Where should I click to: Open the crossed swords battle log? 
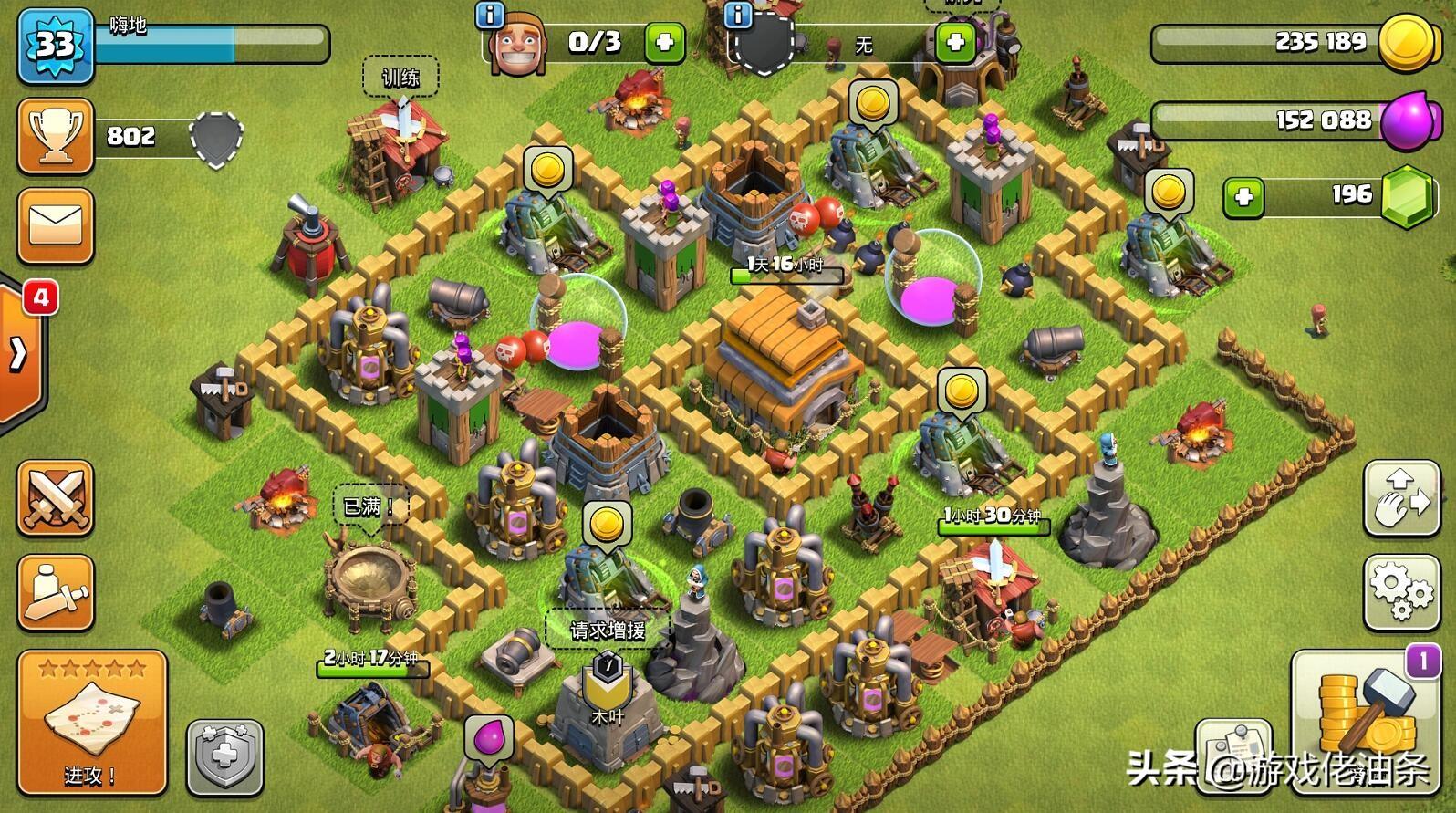(x=56, y=498)
